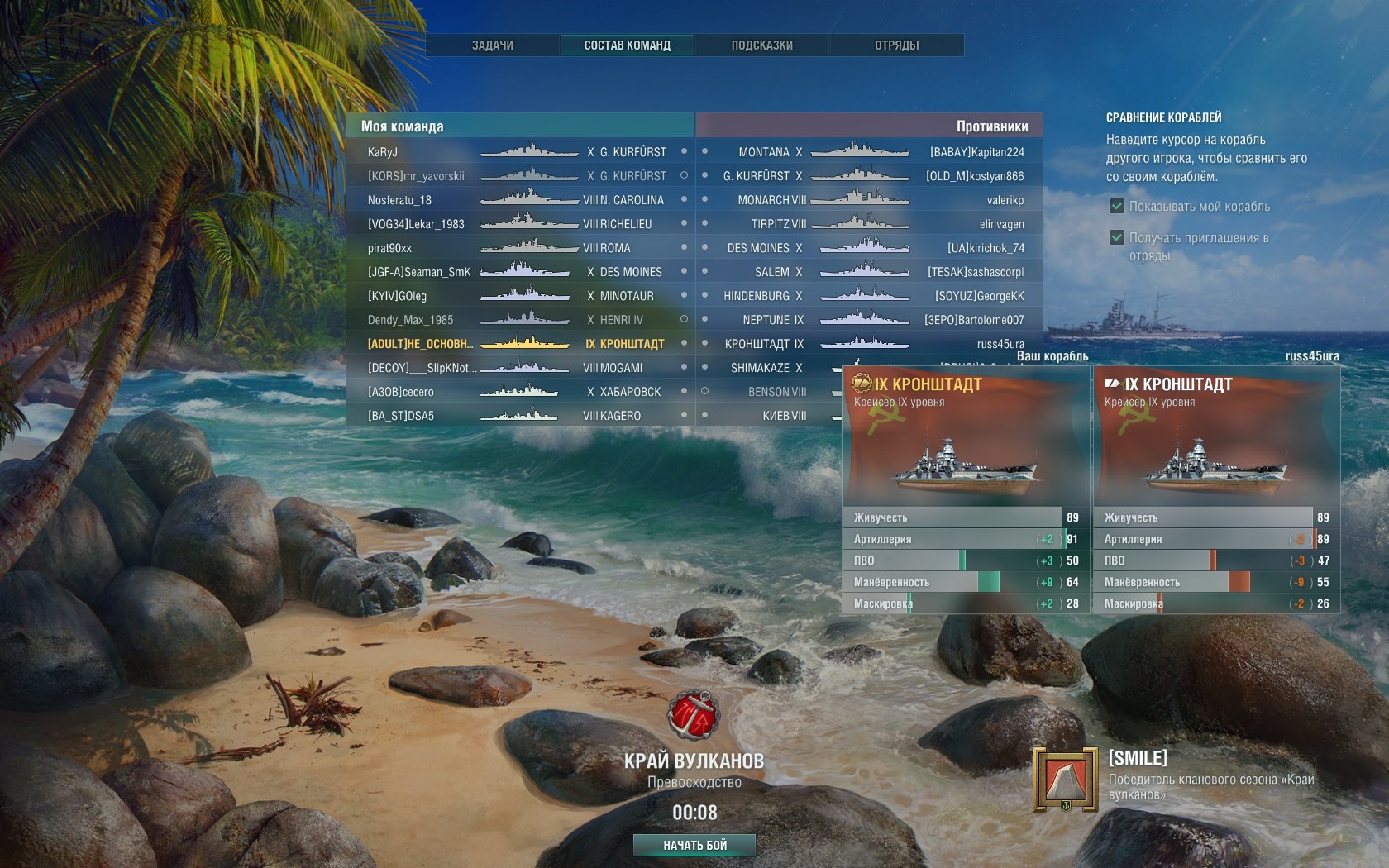Viewport: 1389px width, 868px height.
Task: Choose Nosferatu_18 with N. Carolina
Action: 519,200
